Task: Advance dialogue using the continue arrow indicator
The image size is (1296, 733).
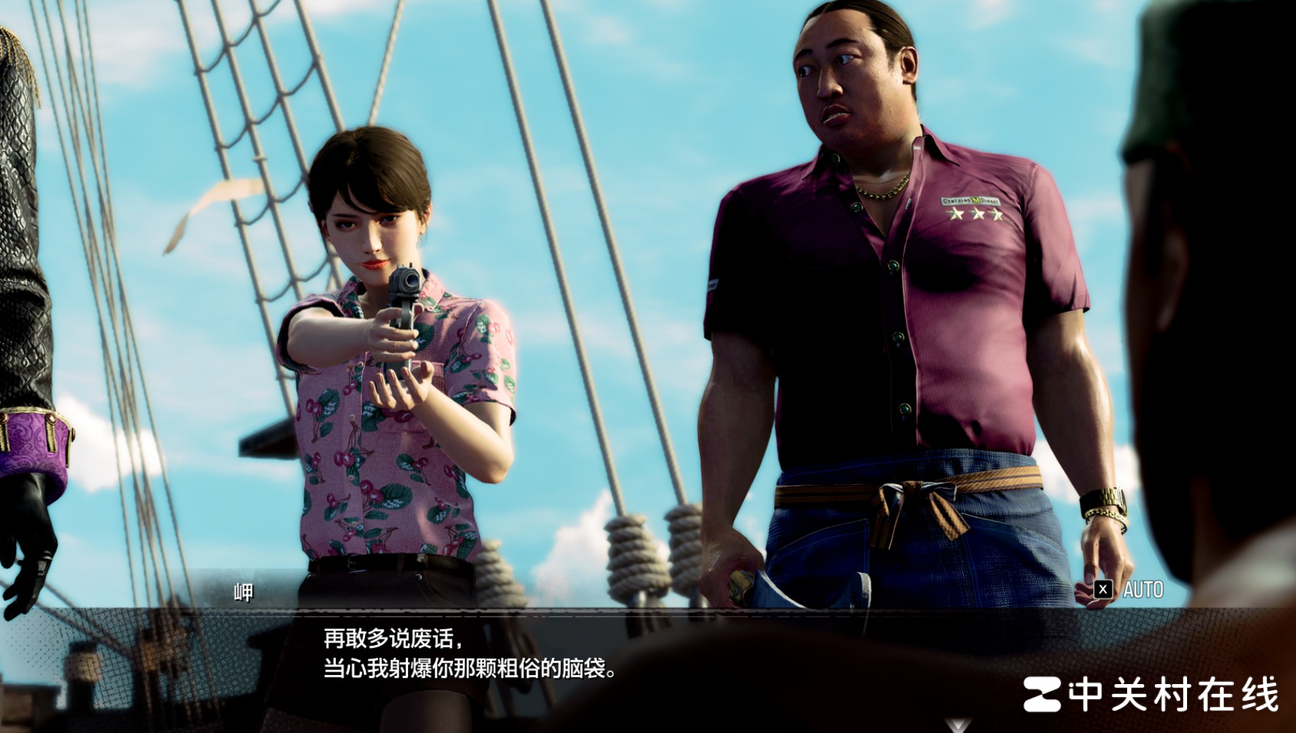Action: tap(958, 724)
